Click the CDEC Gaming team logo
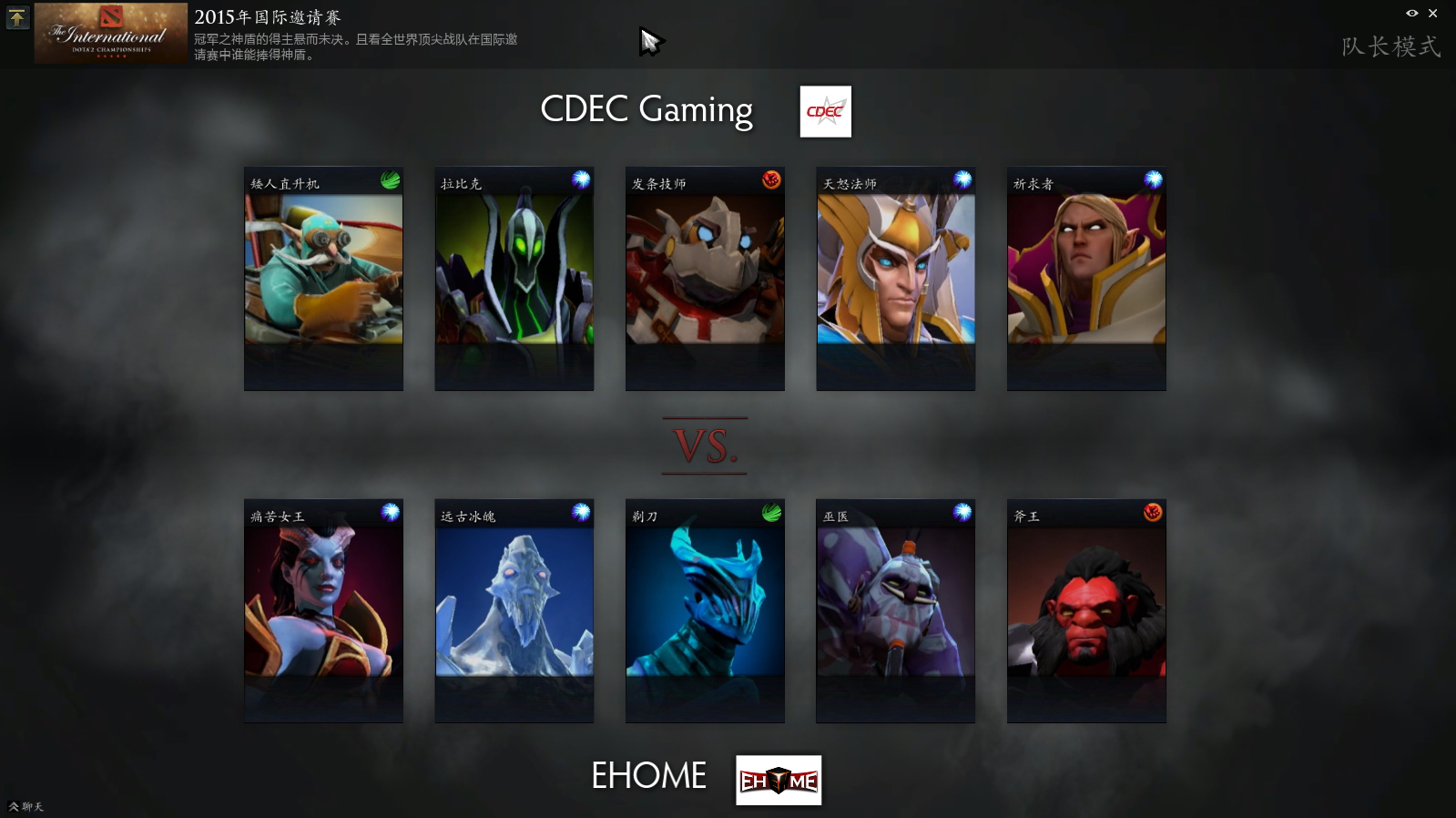The image size is (1456, 818). click(825, 111)
